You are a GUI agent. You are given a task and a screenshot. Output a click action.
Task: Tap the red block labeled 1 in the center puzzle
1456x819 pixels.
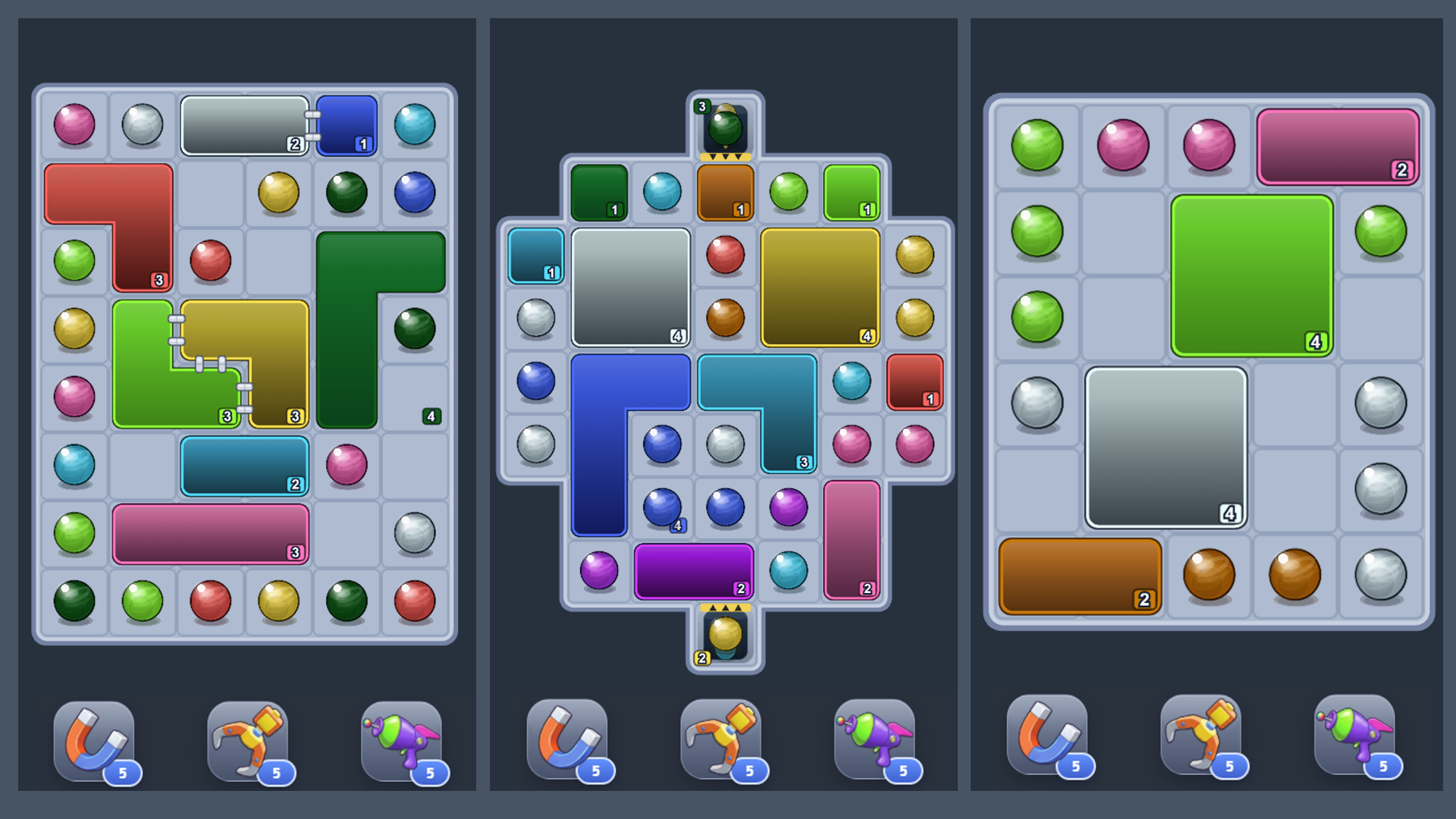(914, 383)
